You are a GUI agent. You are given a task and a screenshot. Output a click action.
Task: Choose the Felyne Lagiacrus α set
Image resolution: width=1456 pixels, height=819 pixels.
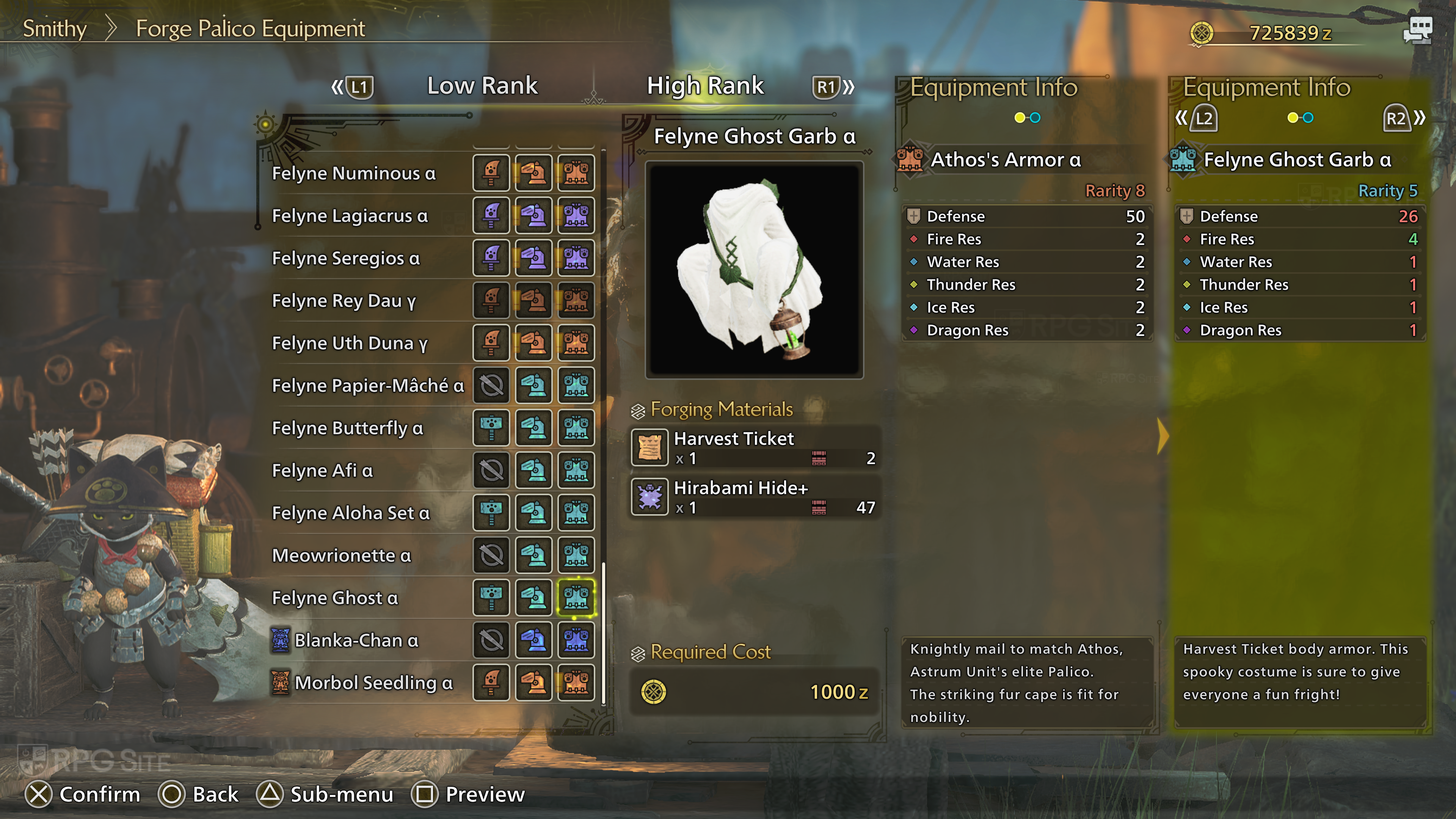(350, 216)
